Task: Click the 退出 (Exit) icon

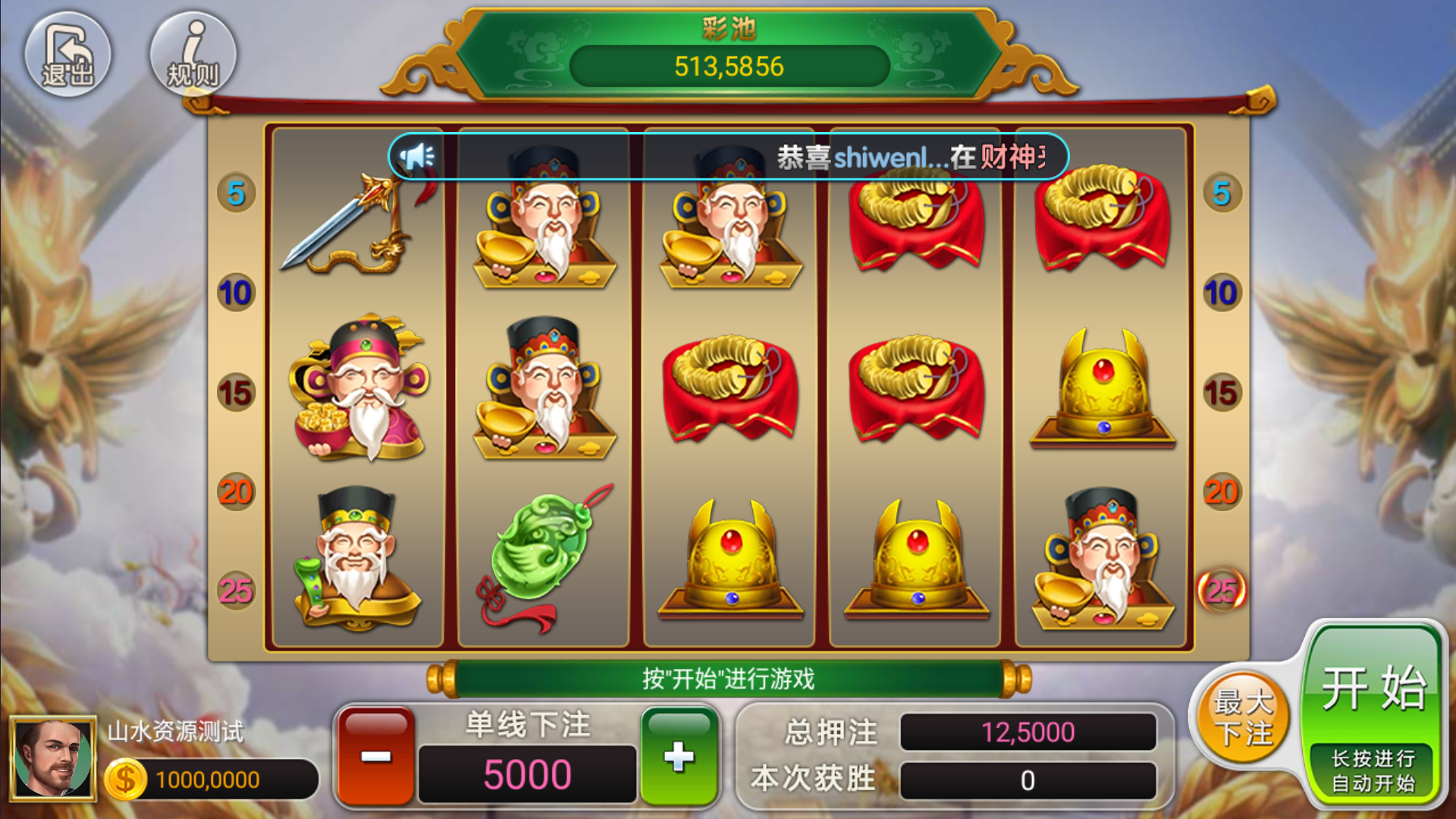Action: [x=68, y=53]
